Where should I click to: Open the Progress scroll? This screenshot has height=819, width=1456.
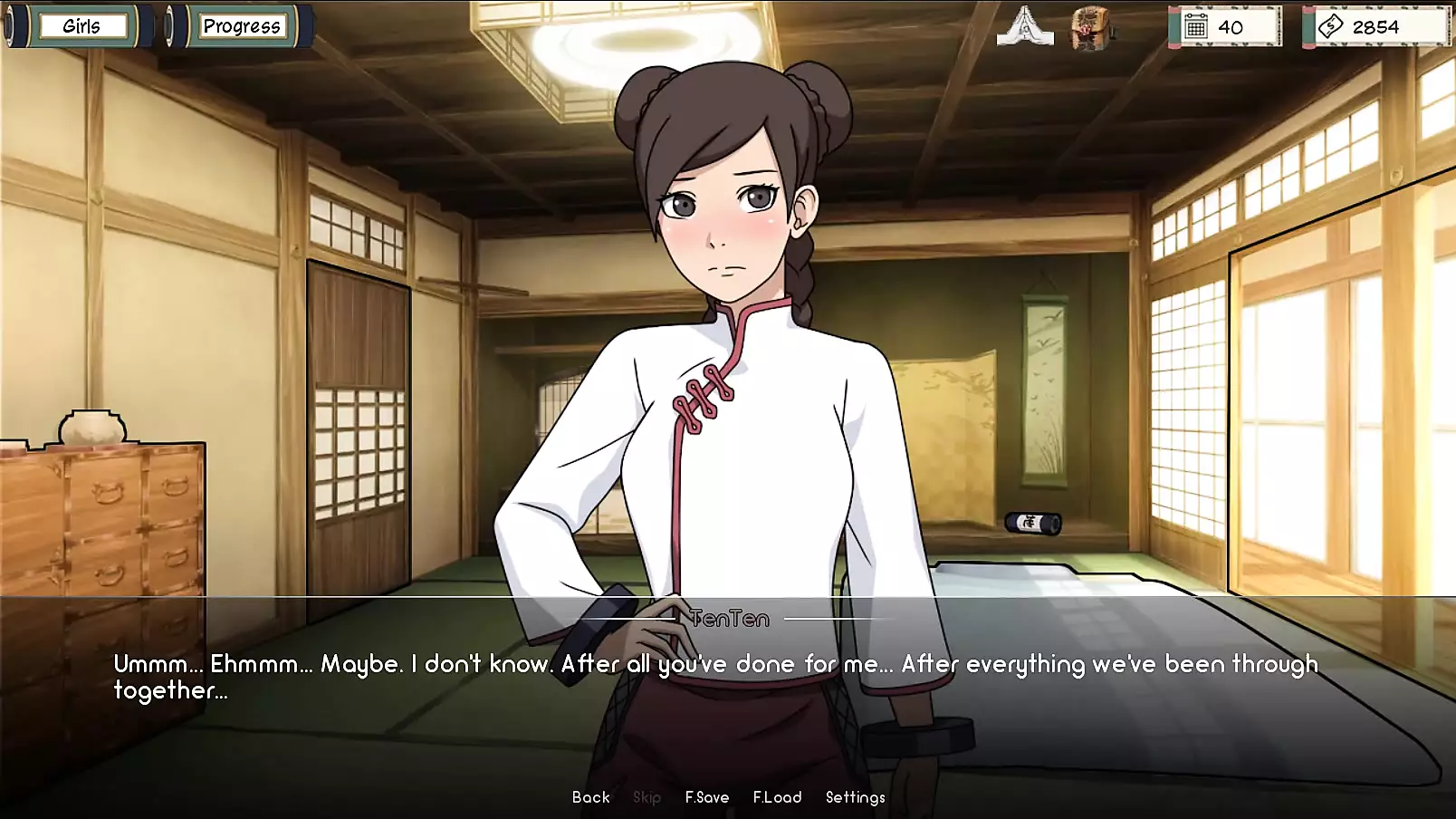(242, 26)
